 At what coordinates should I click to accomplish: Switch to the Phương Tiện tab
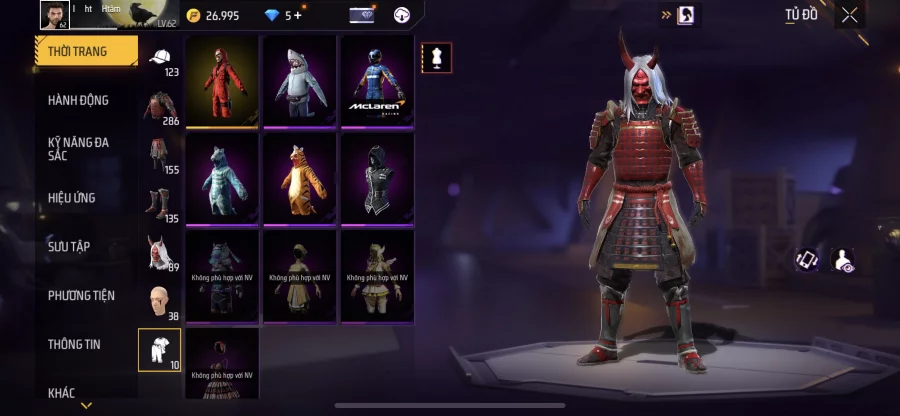pos(81,295)
